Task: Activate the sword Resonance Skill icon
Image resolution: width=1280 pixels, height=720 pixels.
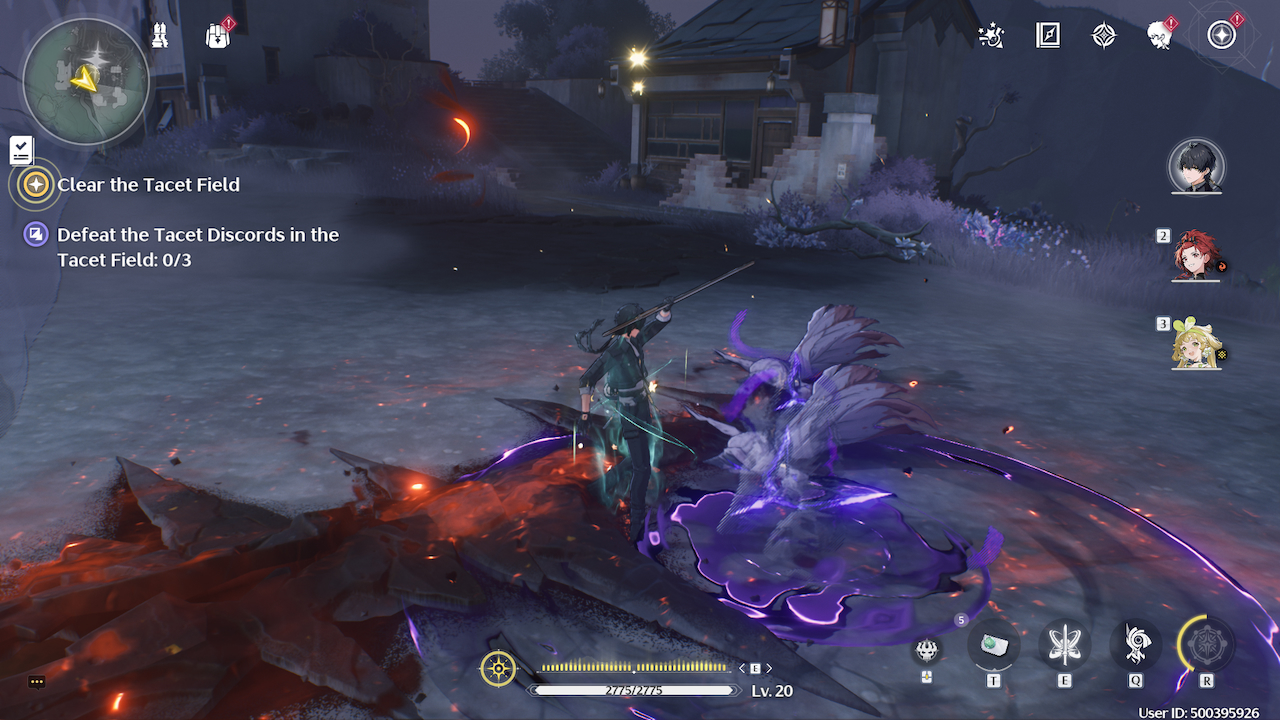Action: point(1064,645)
